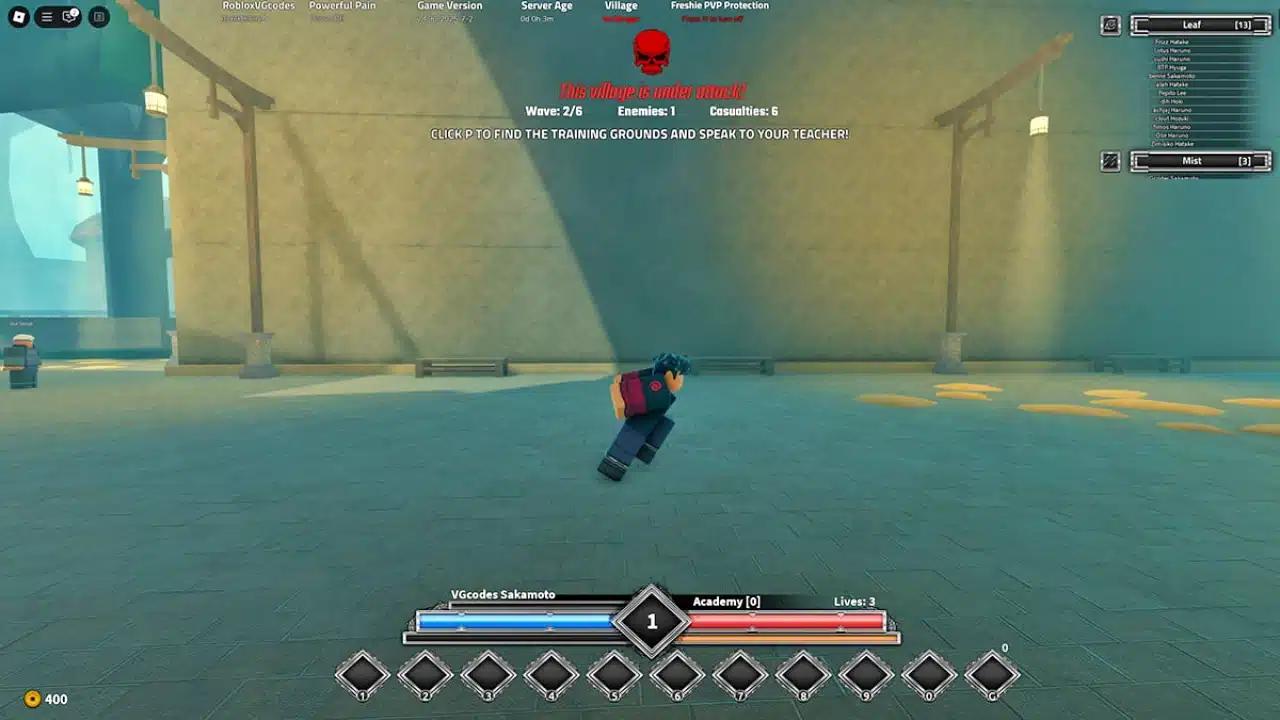Image resolution: width=1280 pixels, height=720 pixels.
Task: Open the Roblox main menu icon
Action: 17,16
